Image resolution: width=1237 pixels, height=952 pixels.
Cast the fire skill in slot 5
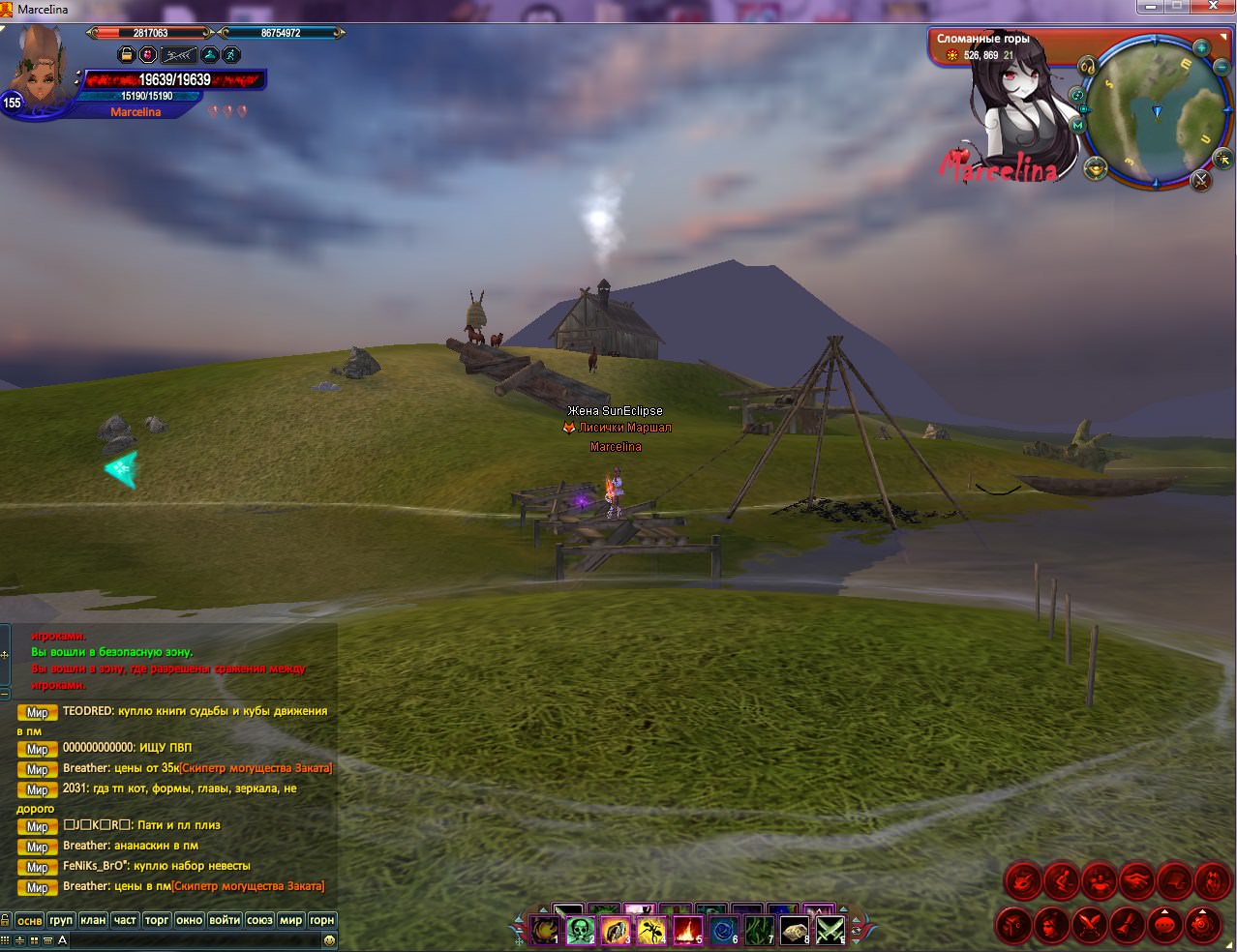point(687,931)
